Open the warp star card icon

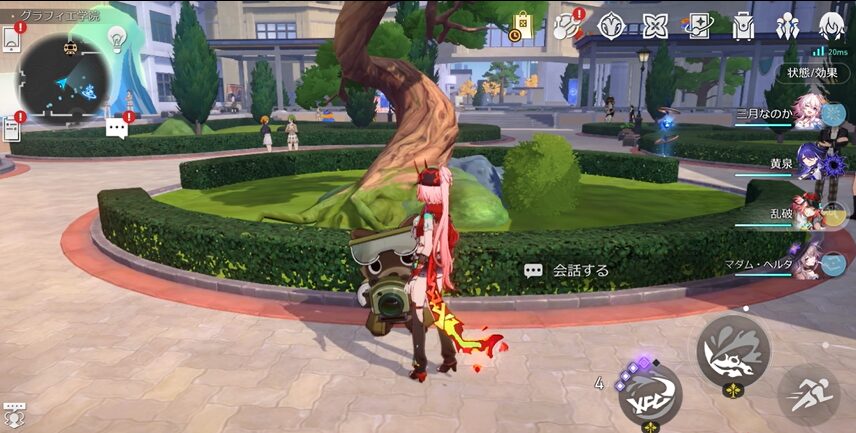697,25
